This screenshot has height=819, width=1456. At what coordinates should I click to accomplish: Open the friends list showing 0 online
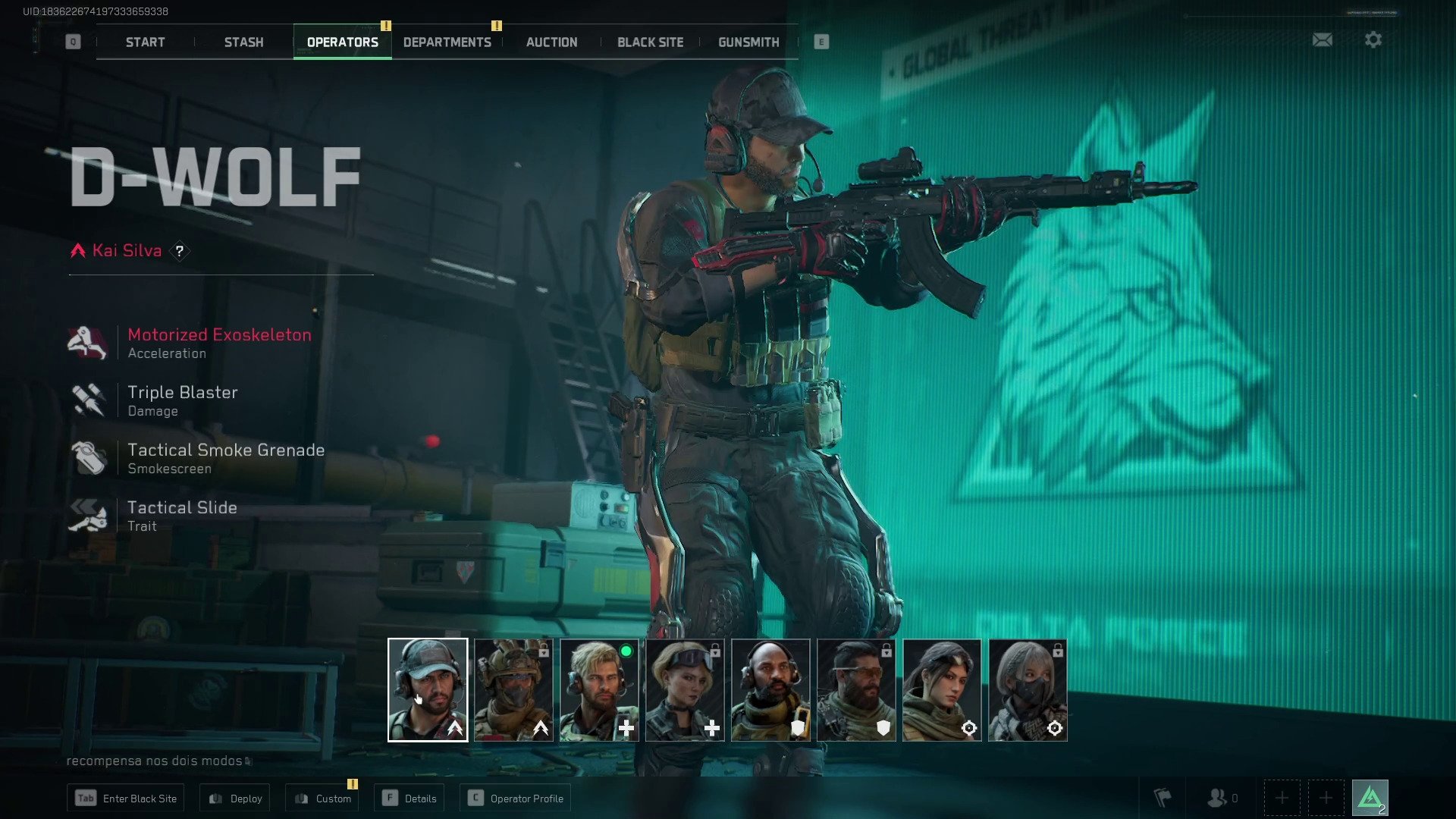click(1218, 797)
